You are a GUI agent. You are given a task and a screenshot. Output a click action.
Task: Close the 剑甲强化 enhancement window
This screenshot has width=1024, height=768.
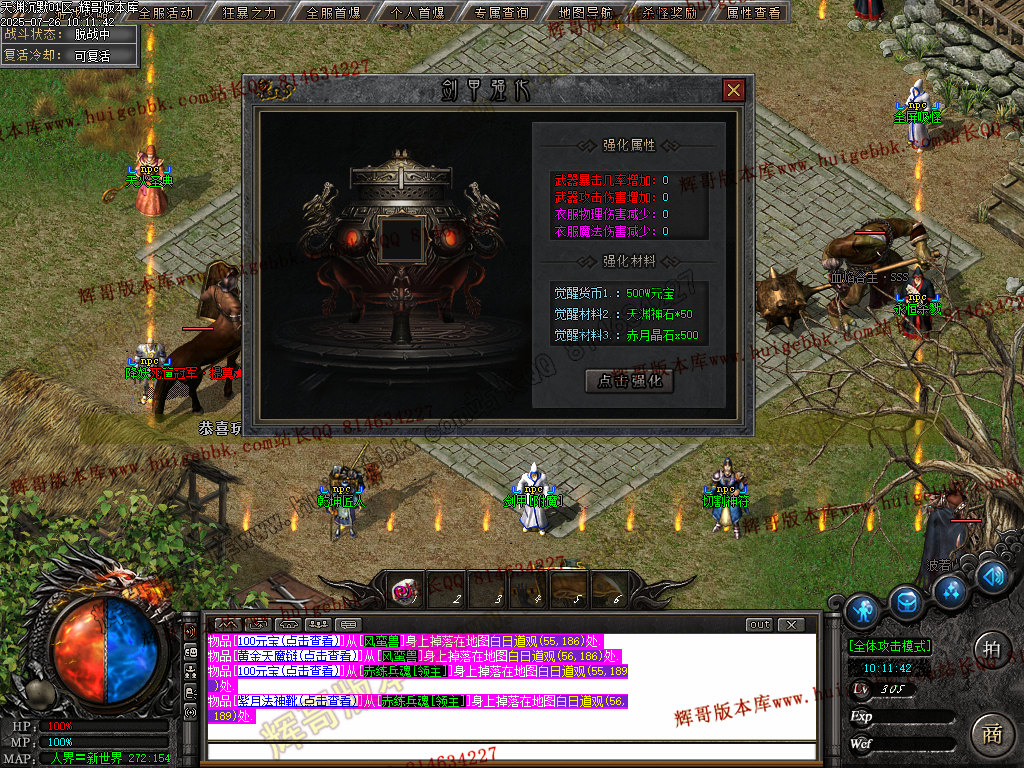[734, 91]
